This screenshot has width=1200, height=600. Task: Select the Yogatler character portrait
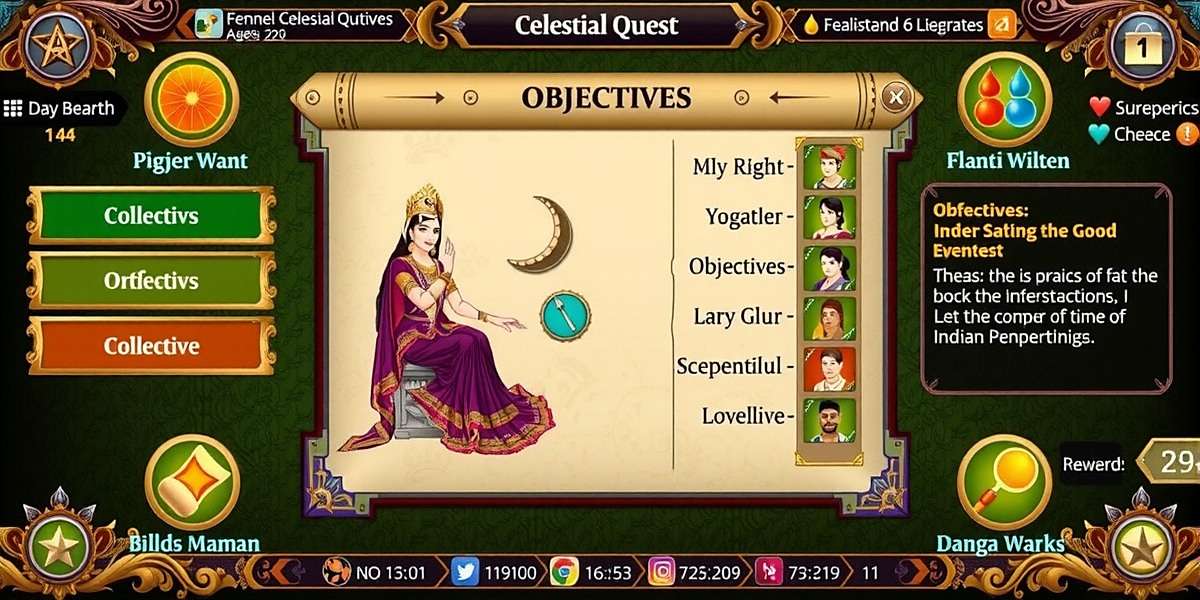829,217
